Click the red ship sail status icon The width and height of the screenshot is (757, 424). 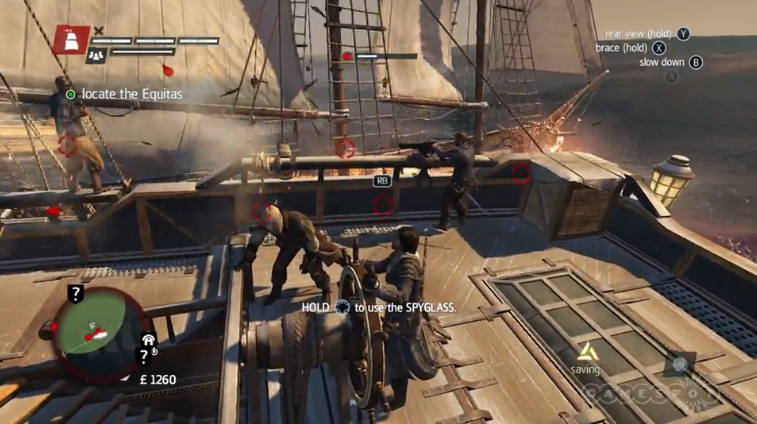(x=71, y=39)
